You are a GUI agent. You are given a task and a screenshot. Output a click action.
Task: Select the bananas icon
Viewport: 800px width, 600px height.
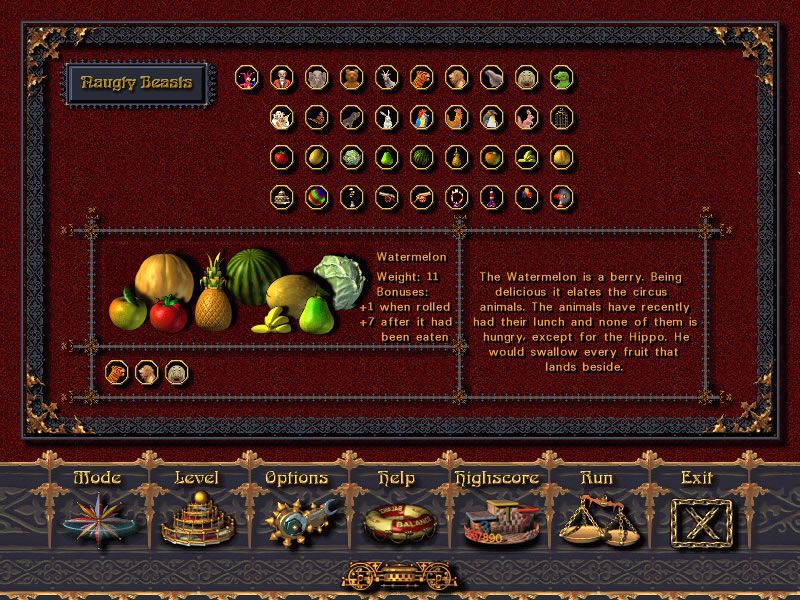tap(527, 157)
